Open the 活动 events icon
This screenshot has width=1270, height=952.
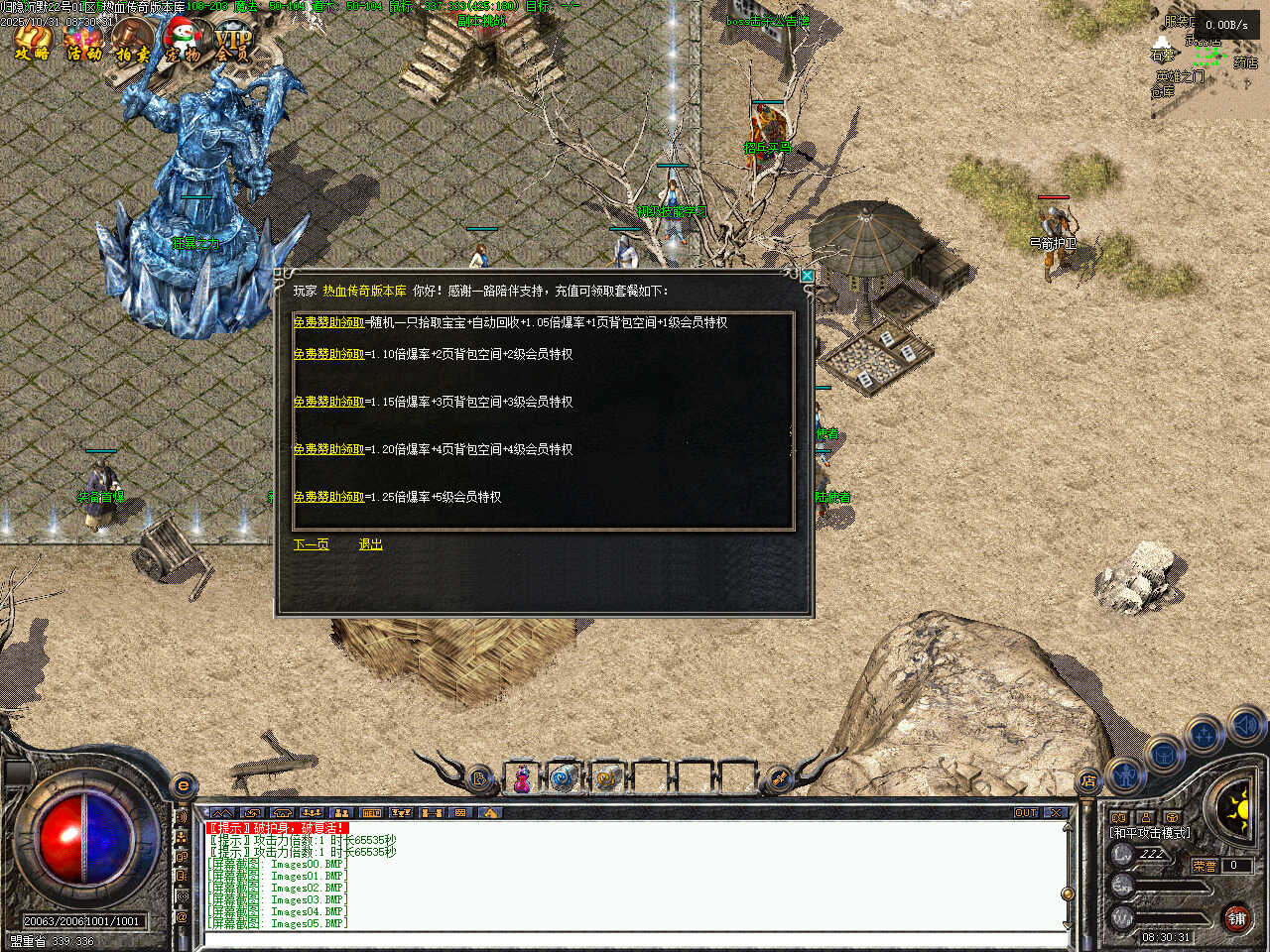pos(83,43)
